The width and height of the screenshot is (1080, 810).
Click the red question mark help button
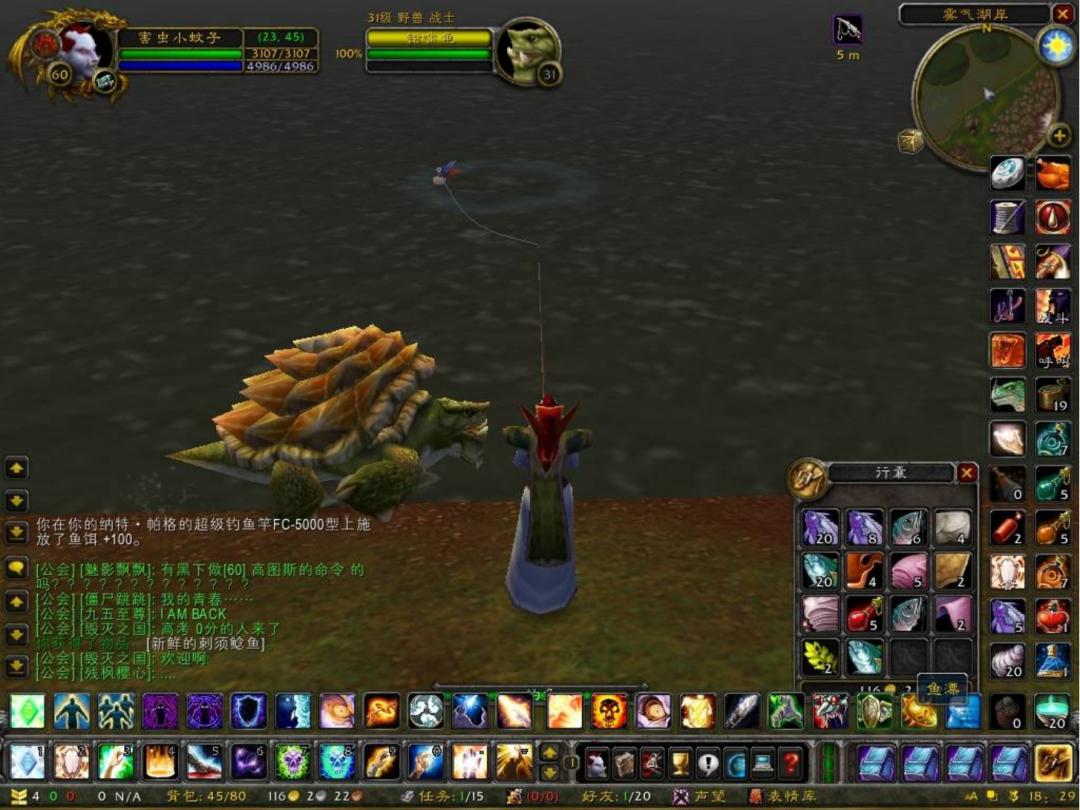point(790,763)
